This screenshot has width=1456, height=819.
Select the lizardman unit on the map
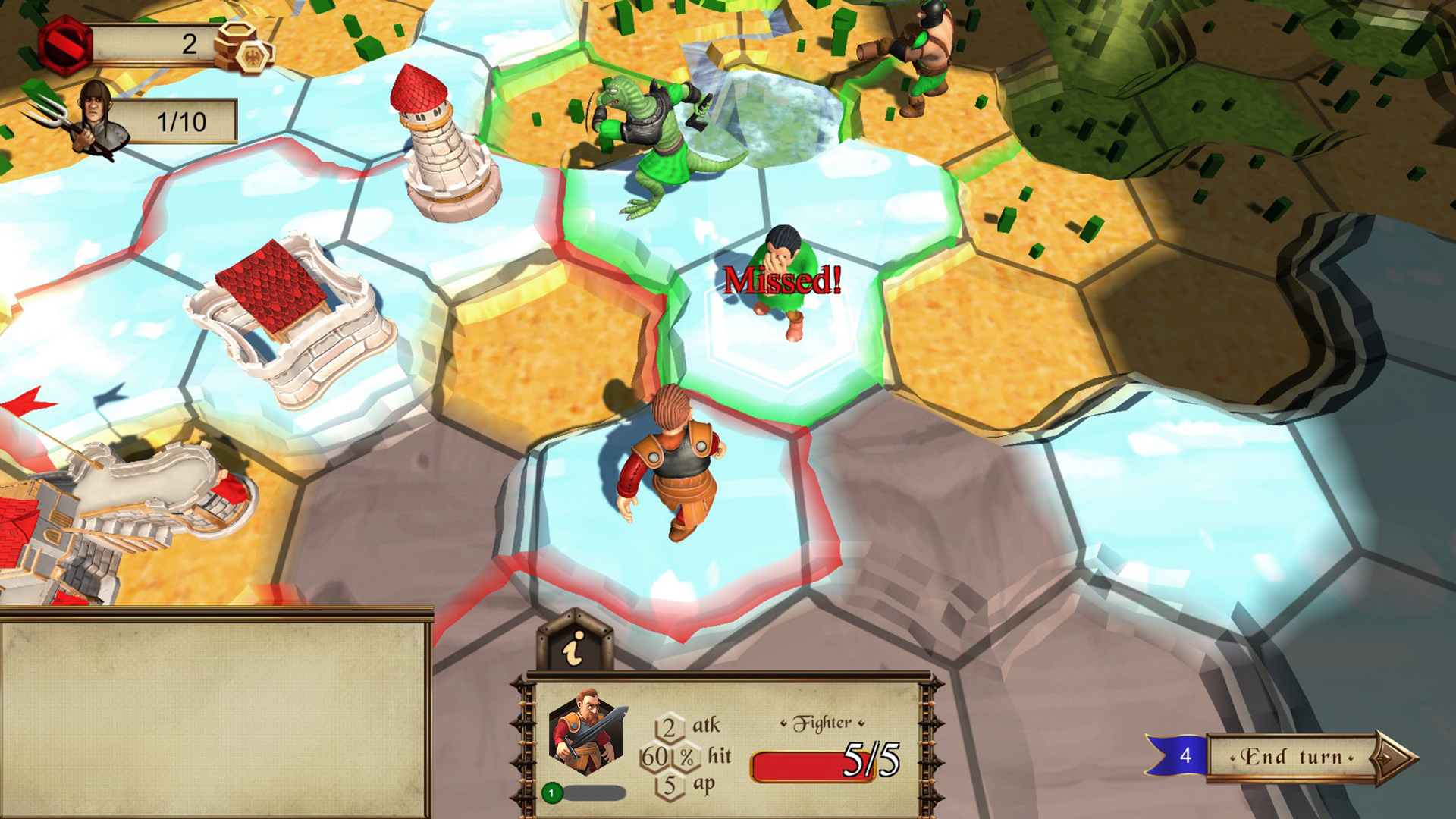[x=648, y=136]
